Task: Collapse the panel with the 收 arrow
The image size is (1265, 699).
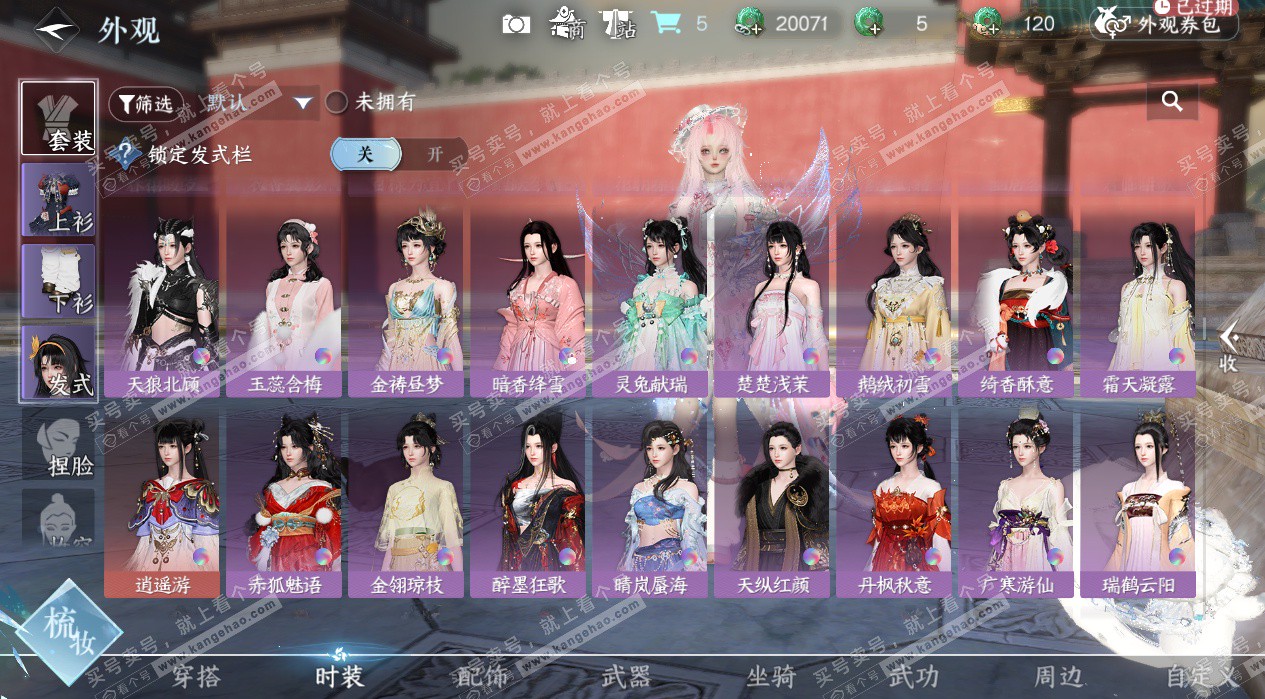Action: [1229, 346]
